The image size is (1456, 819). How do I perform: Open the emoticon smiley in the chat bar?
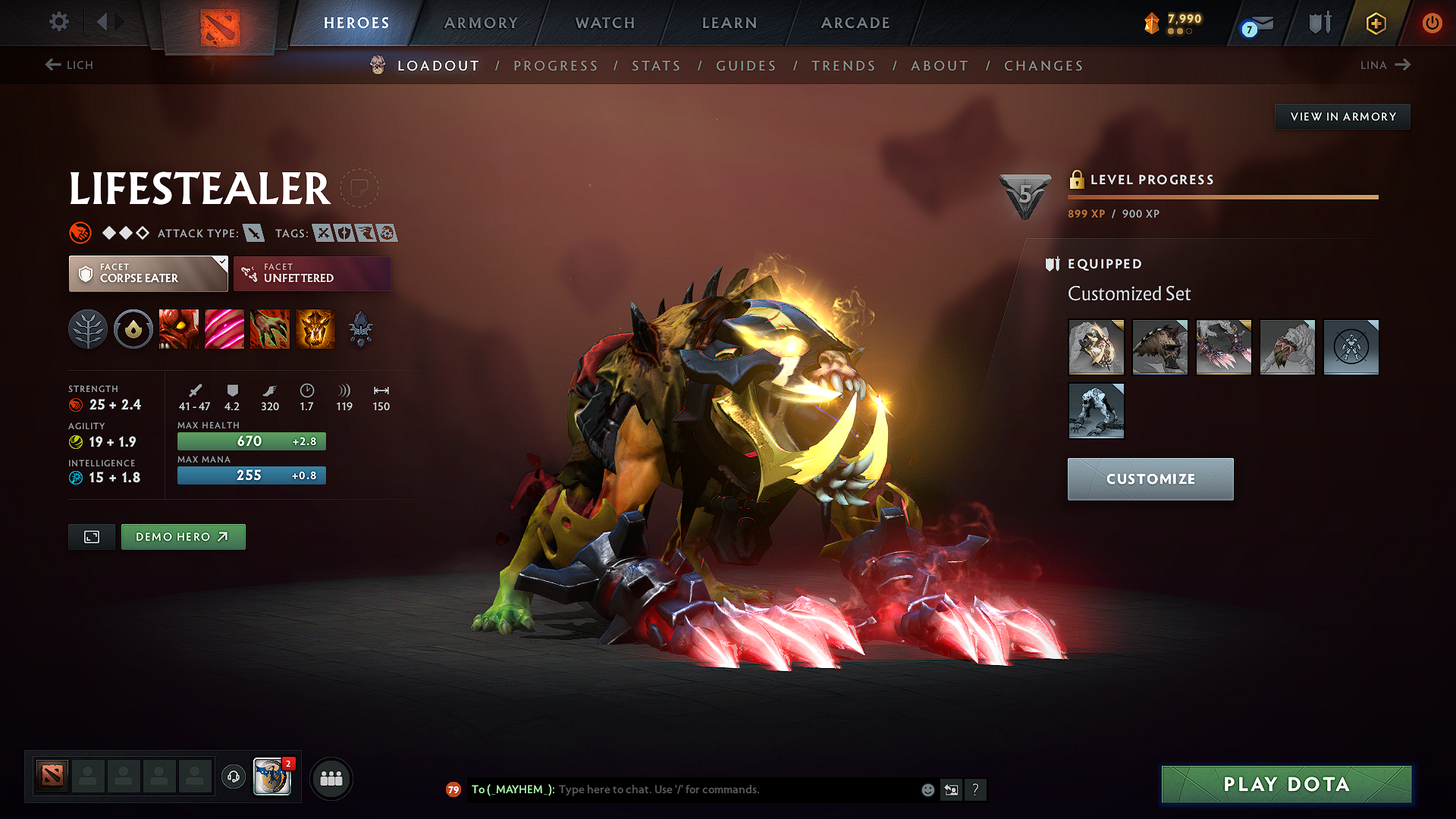927,789
